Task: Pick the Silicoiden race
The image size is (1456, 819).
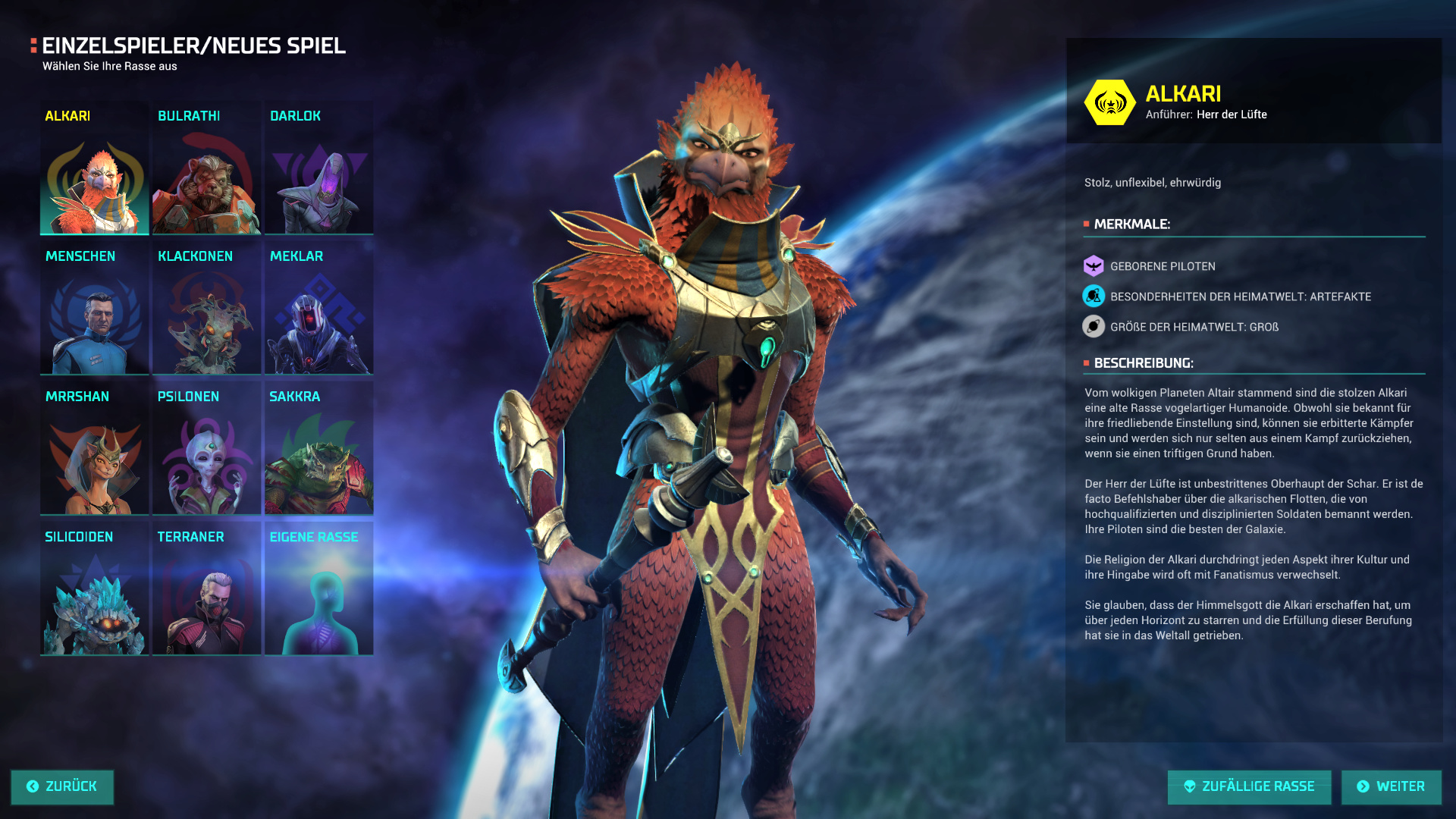Action: tap(94, 590)
